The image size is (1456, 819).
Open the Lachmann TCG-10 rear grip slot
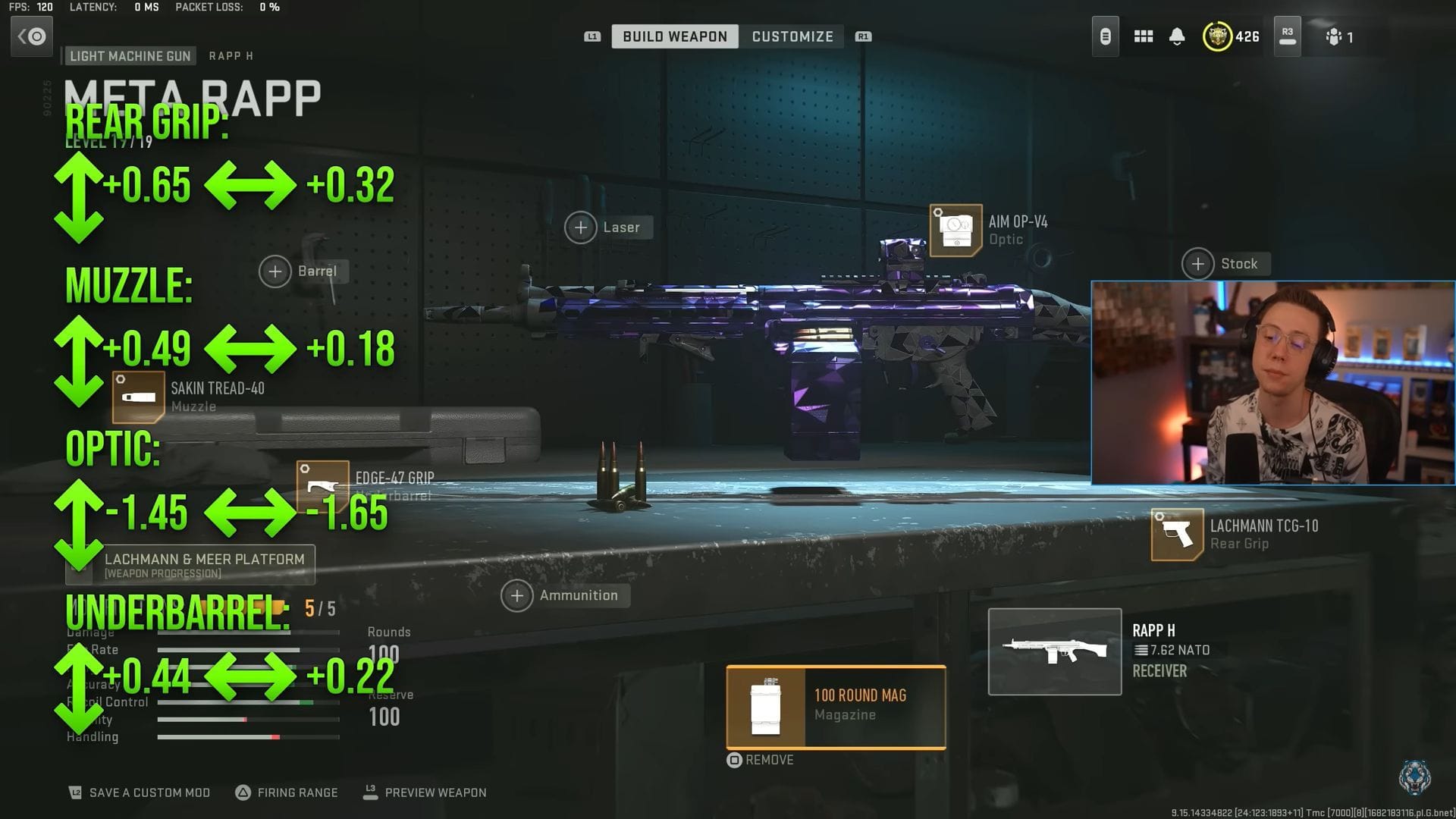pos(1176,533)
